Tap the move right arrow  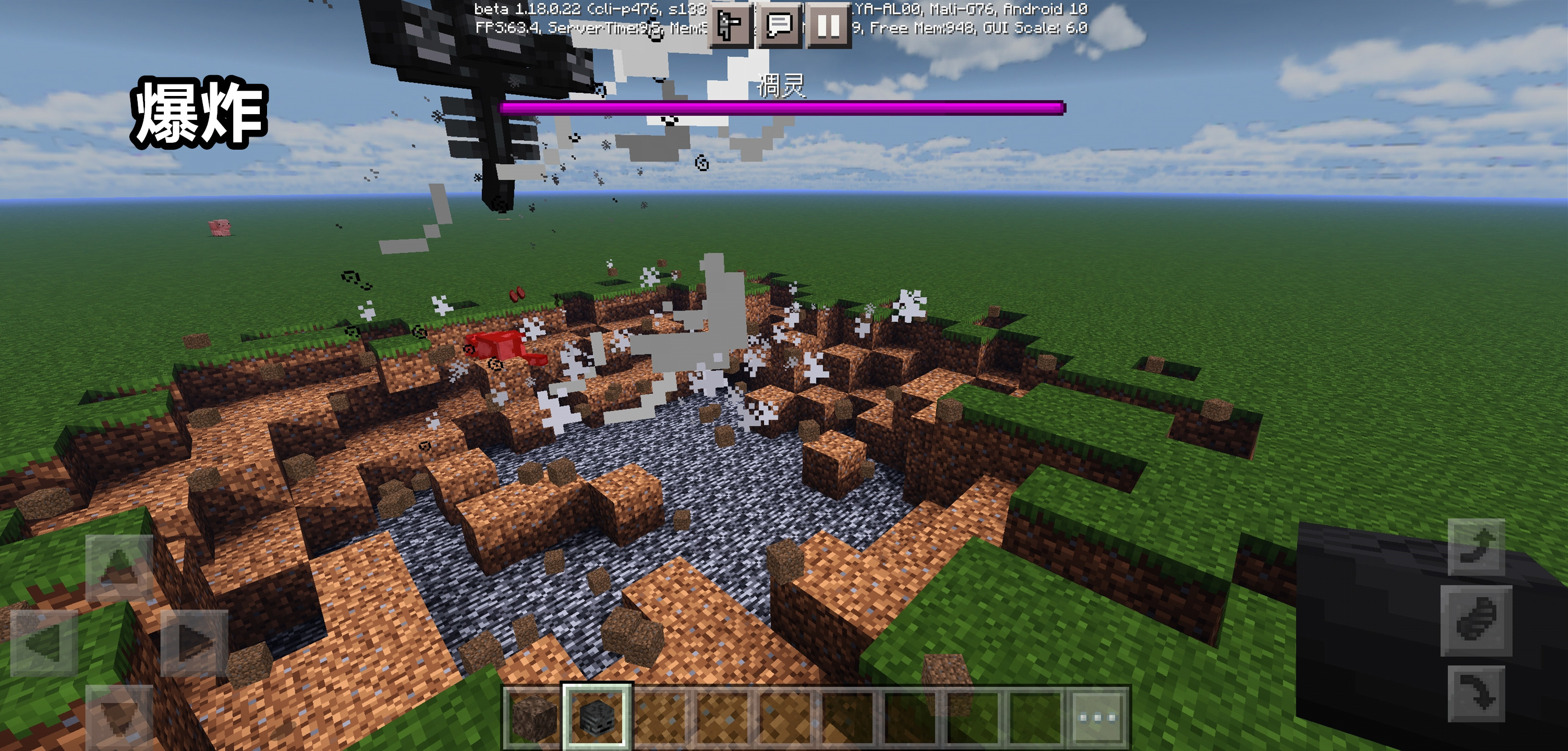(x=194, y=643)
